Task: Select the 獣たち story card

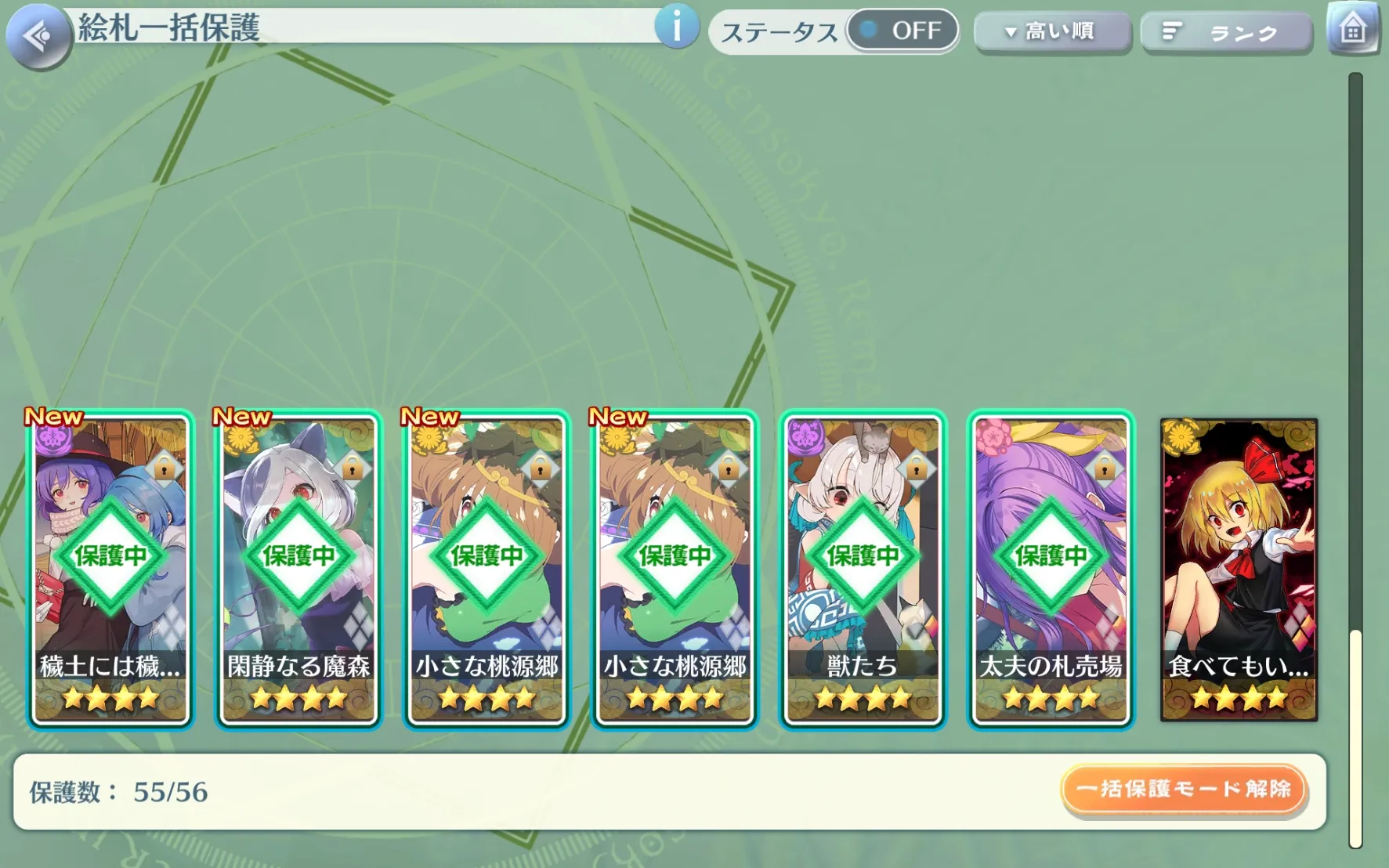Action: point(863,570)
